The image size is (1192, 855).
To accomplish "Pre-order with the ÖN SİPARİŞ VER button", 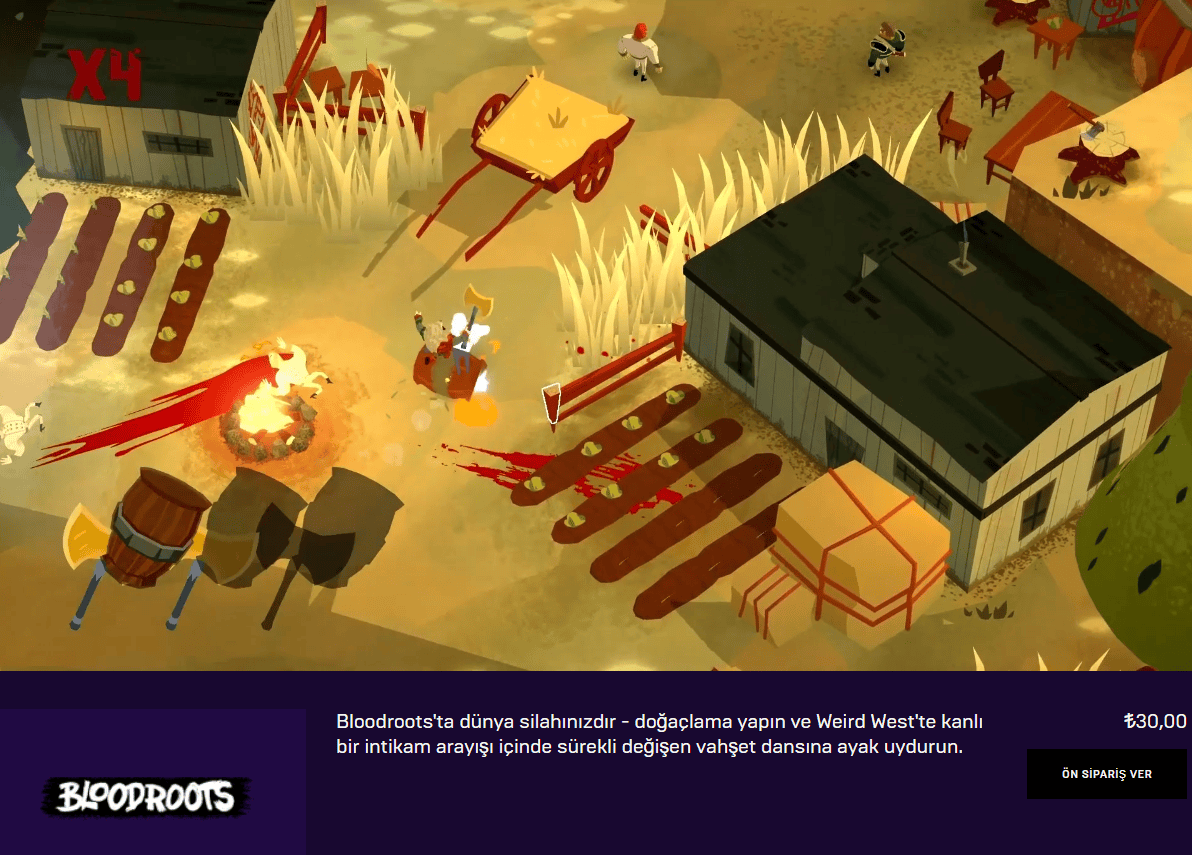I will tap(1106, 774).
